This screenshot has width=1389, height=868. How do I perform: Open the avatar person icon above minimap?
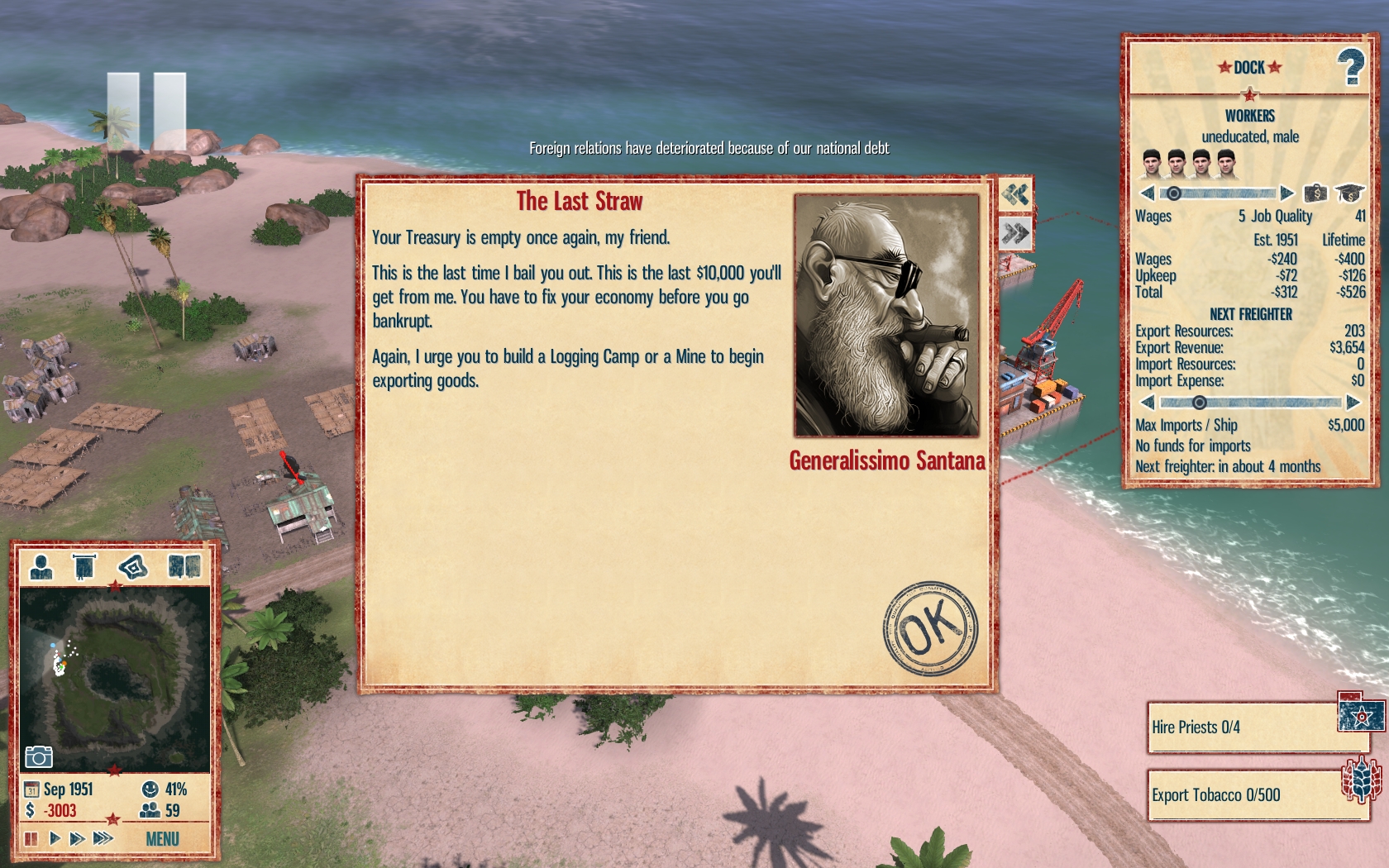coord(41,567)
